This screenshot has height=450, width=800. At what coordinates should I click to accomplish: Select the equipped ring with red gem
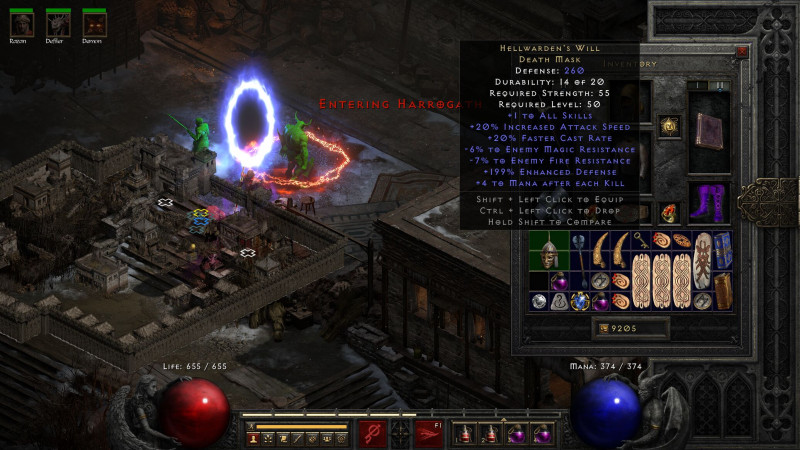668,212
